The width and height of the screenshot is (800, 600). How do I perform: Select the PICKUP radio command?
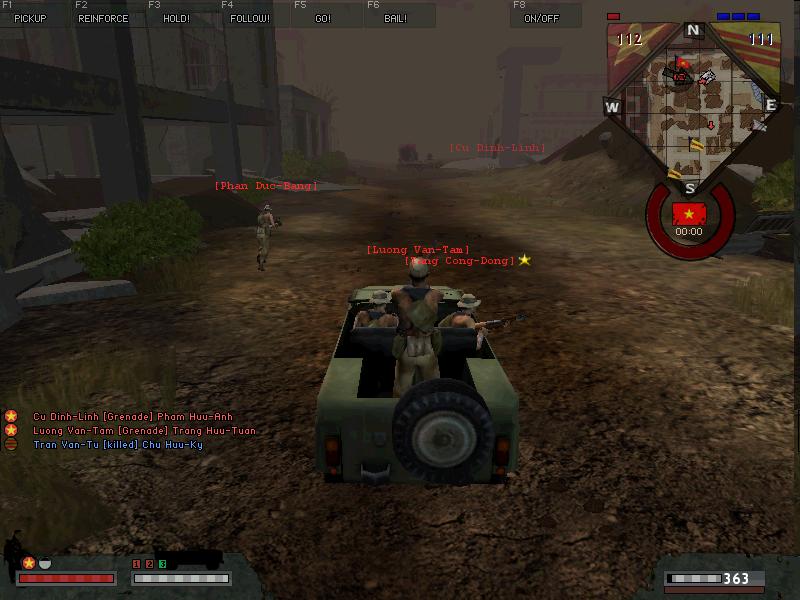pos(30,18)
